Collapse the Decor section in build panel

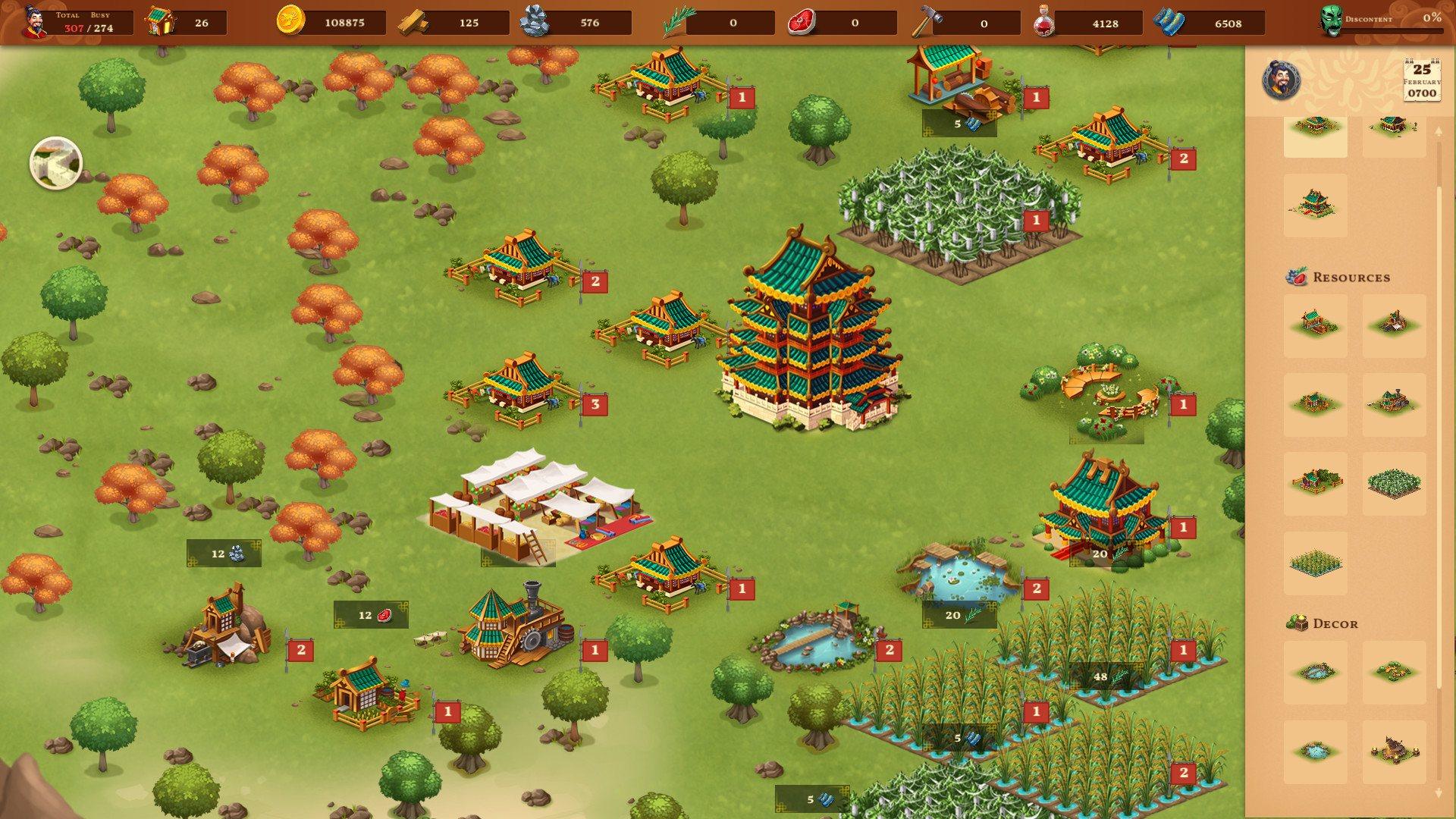coord(1335,623)
